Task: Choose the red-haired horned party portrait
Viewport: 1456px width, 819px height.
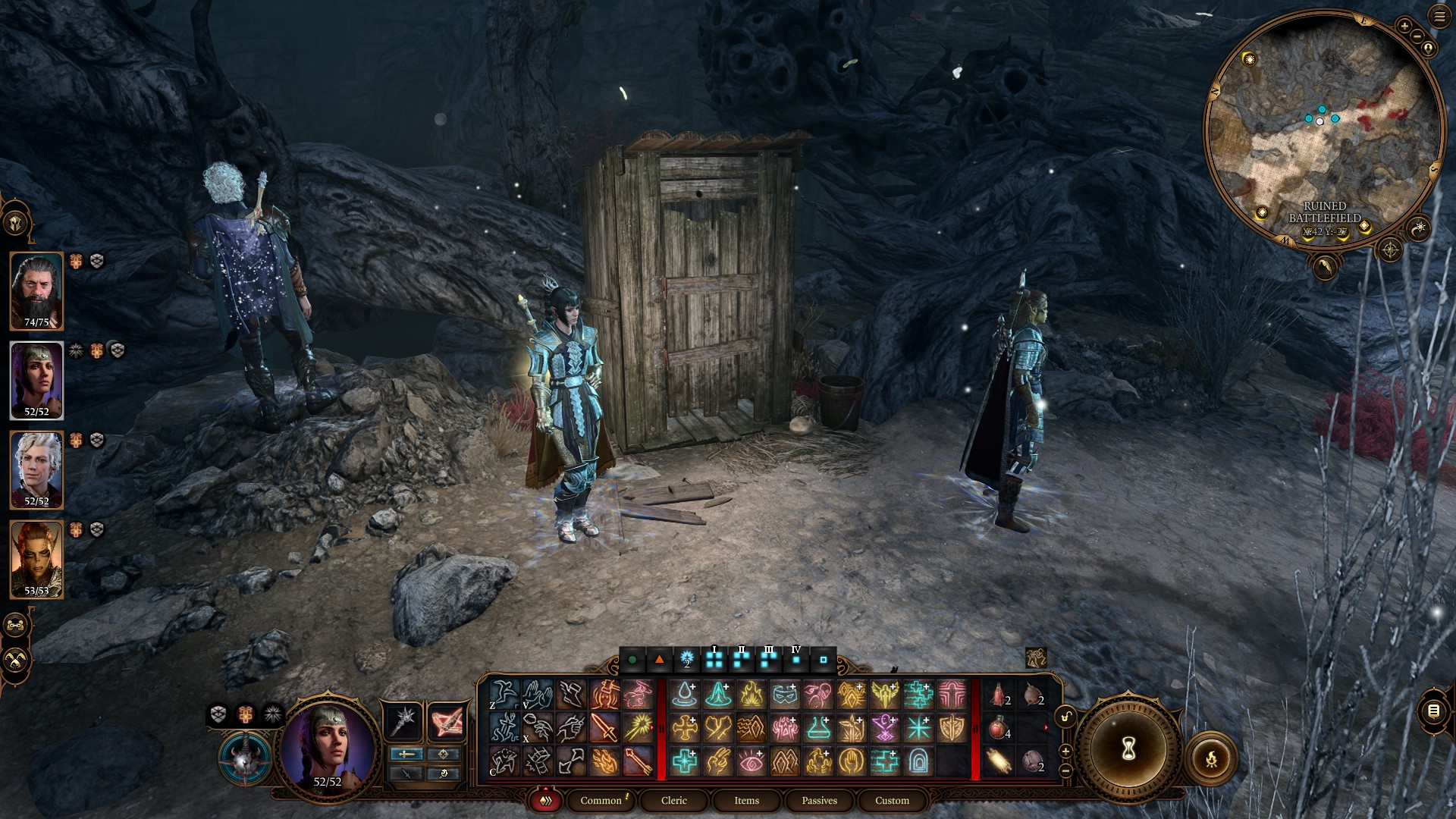Action: pos(36,559)
